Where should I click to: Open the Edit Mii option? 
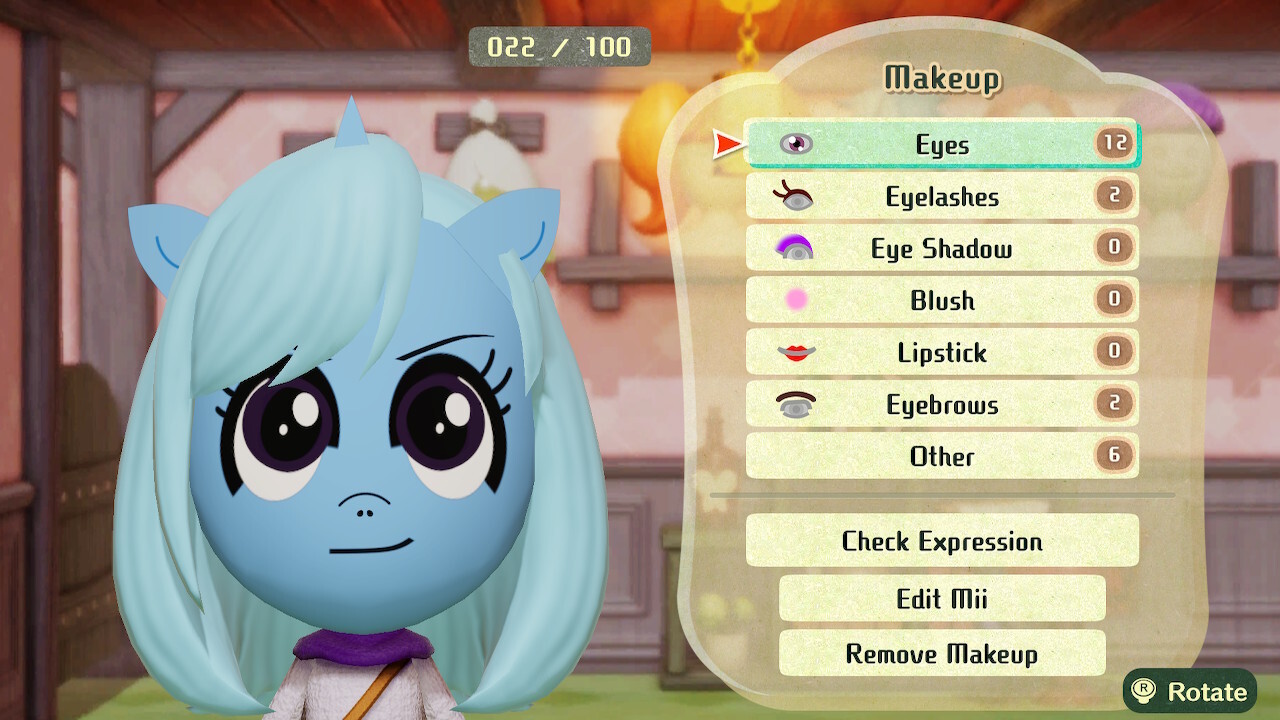click(x=941, y=598)
